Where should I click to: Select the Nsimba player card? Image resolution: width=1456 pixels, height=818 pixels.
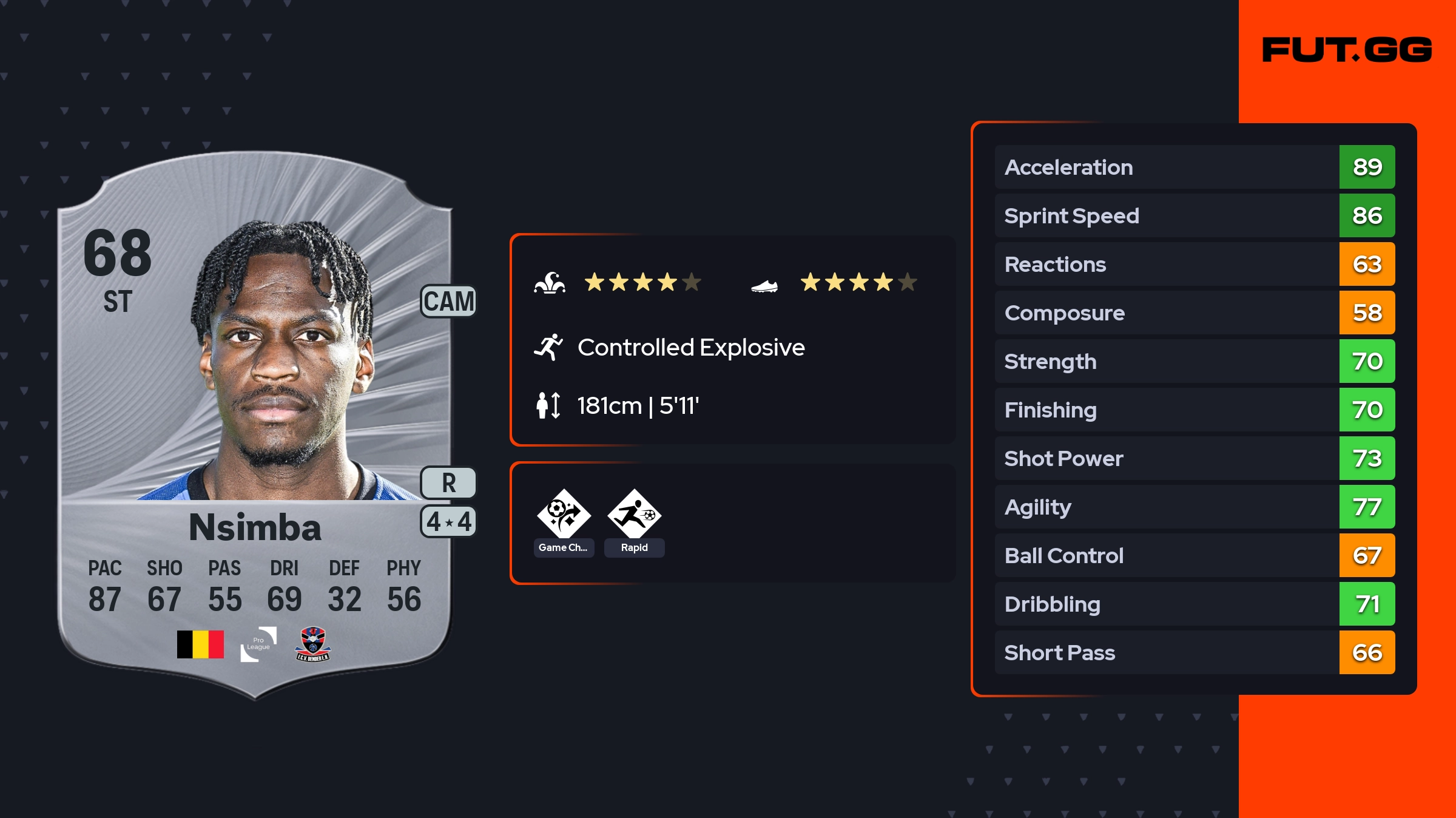255,425
